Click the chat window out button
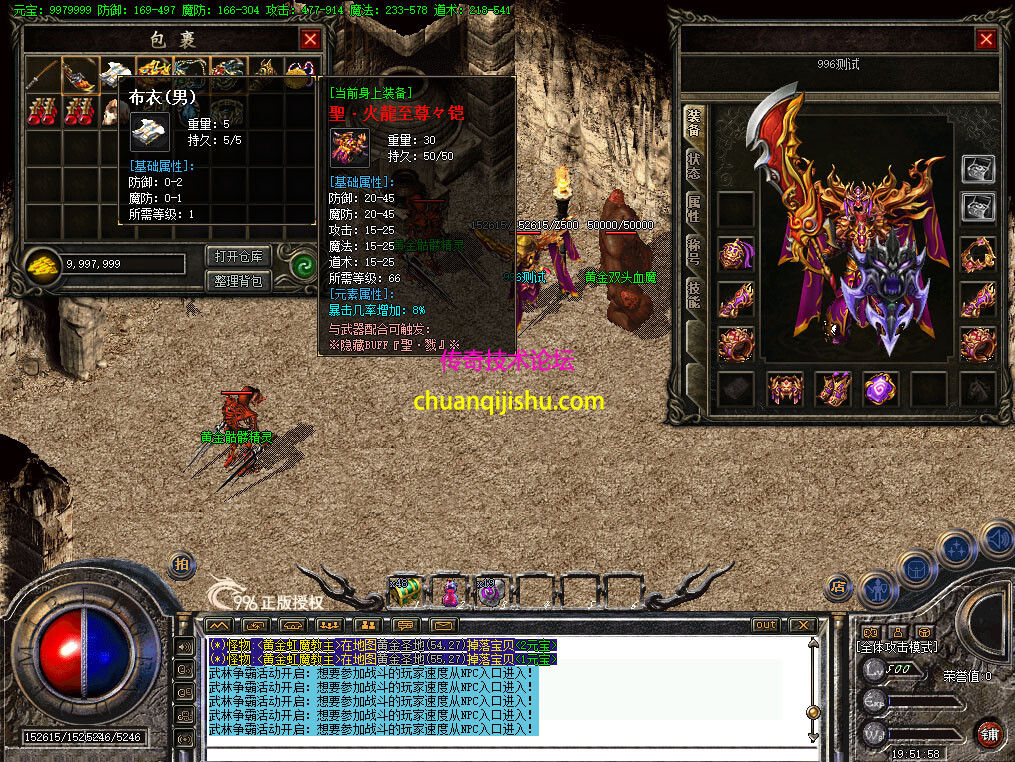This screenshot has height=762, width=1015. coord(765,625)
